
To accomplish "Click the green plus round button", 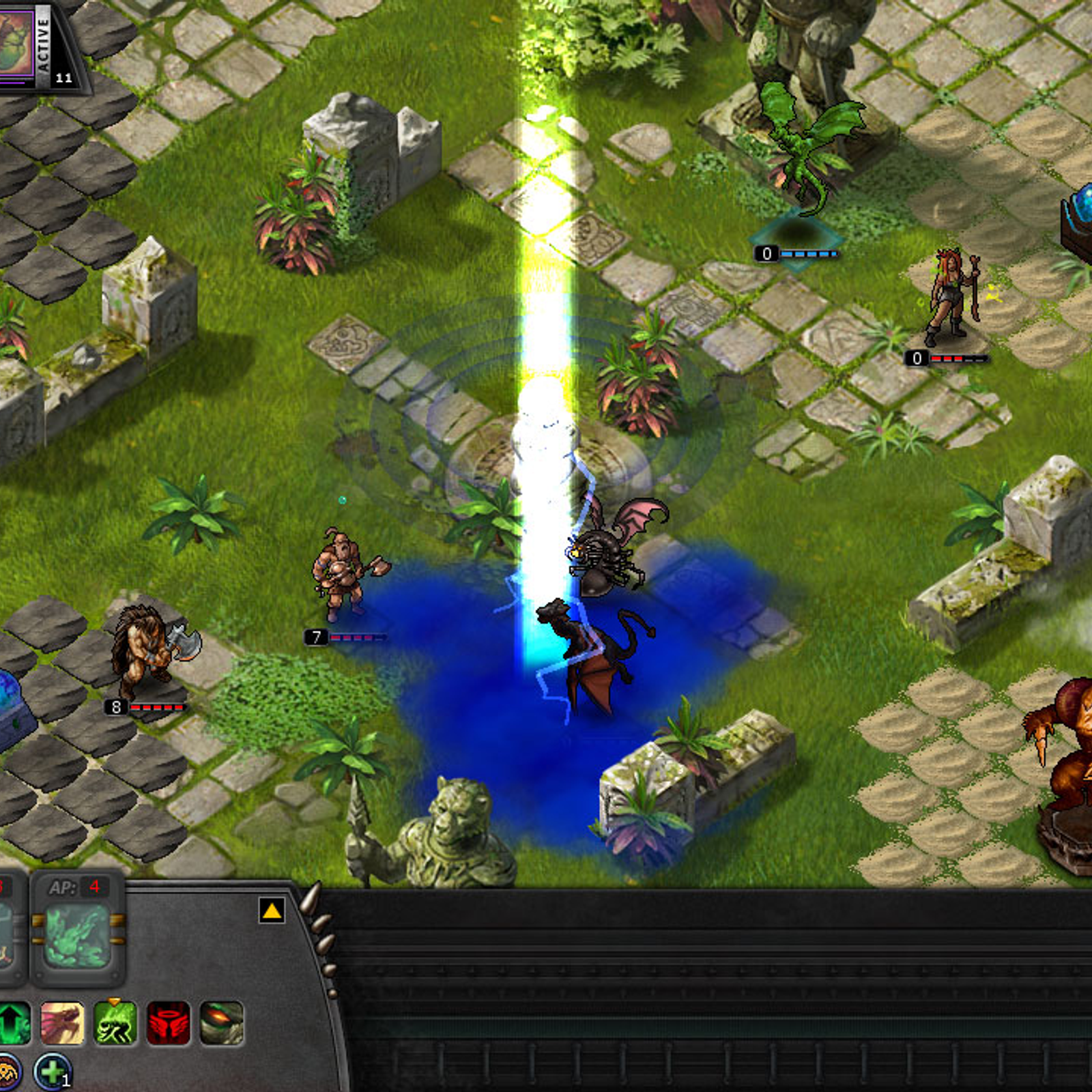I will [52, 1072].
